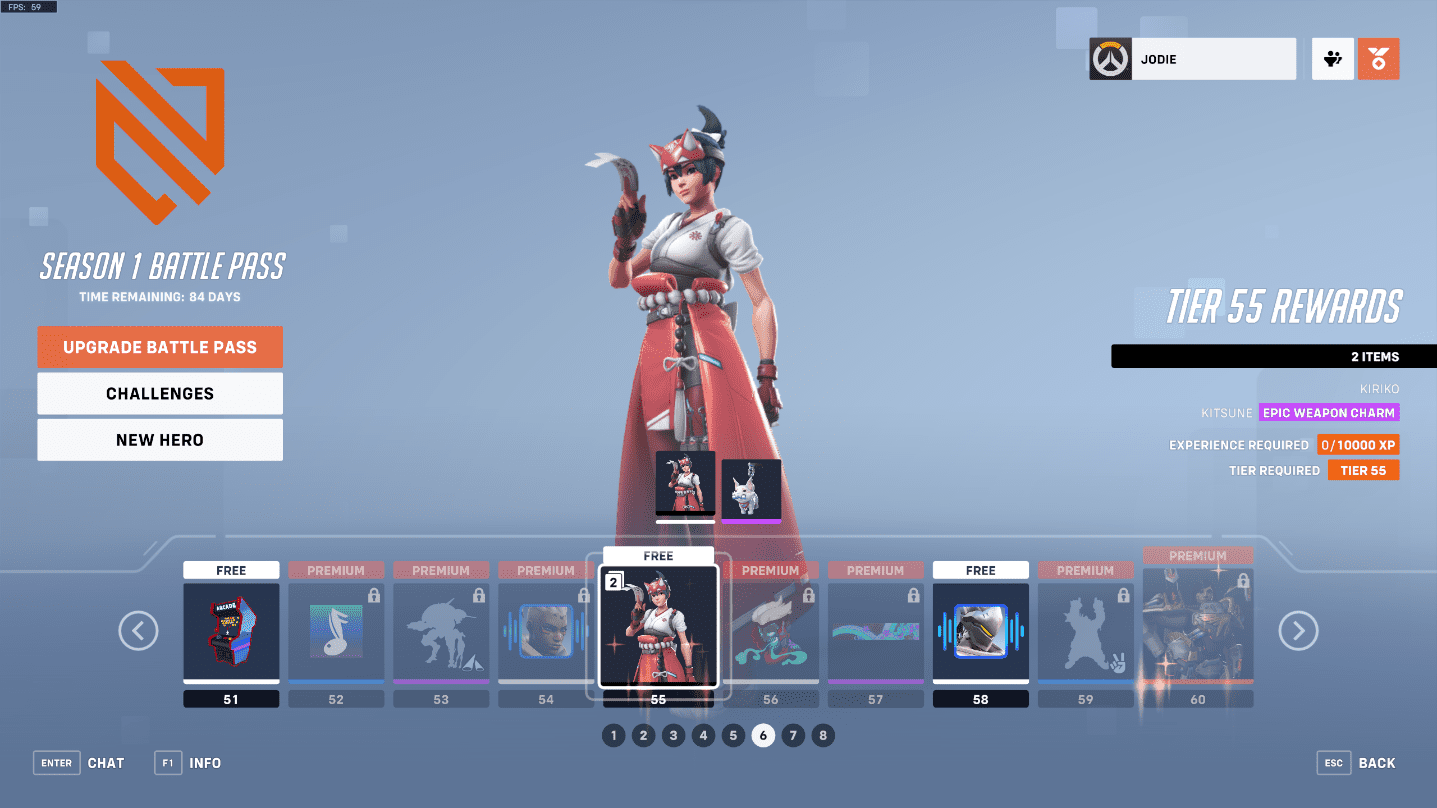Select the tier 58 free voice line icon
The height and width of the screenshot is (808, 1437).
click(x=980, y=630)
